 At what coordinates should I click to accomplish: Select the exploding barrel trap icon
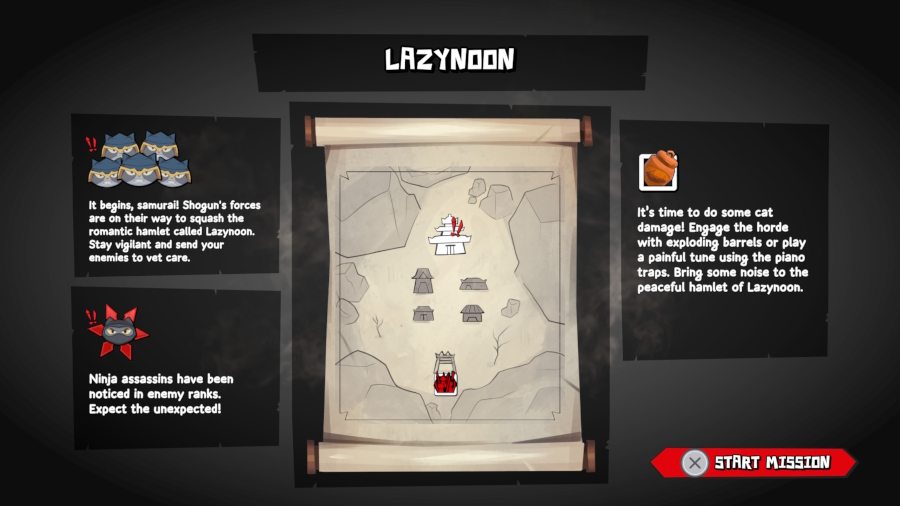[x=658, y=170]
